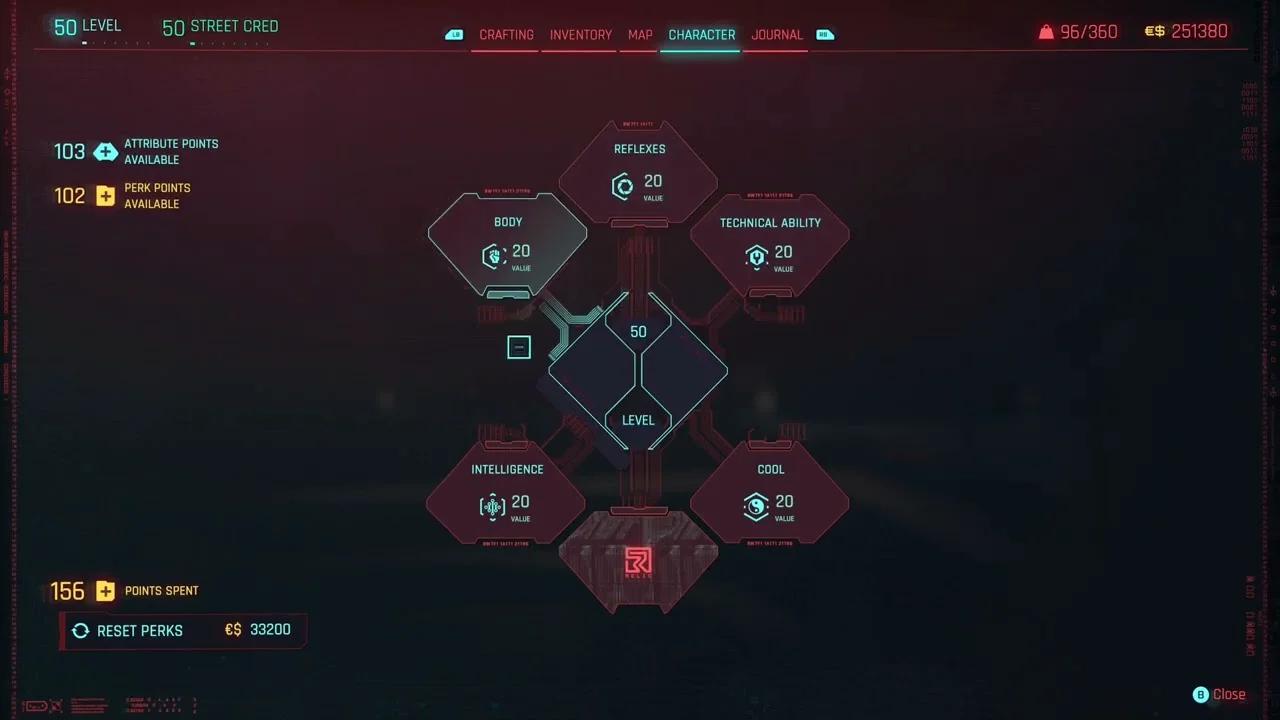Click the carry weight icon showing 96/360
Image resolution: width=1280 pixels, height=720 pixels.
[x=1047, y=31]
